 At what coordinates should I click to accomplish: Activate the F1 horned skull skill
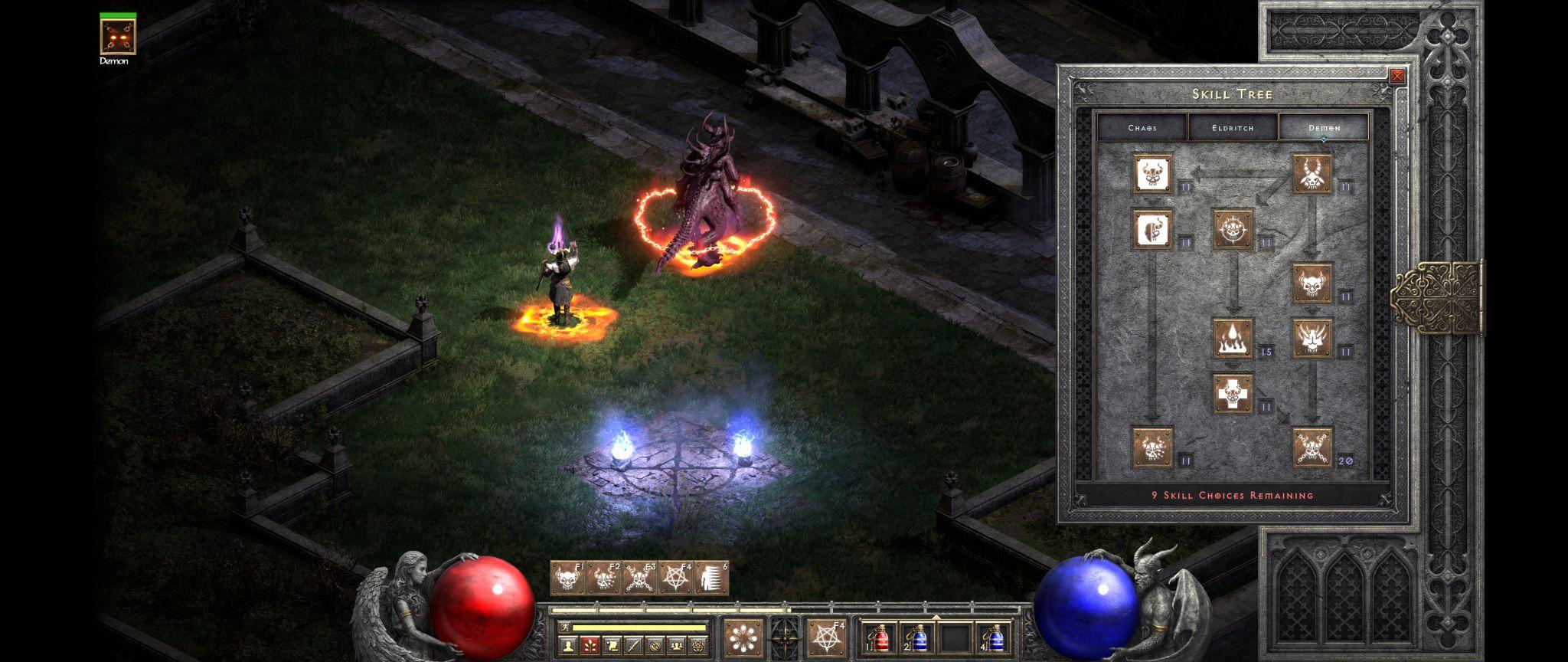[567, 578]
